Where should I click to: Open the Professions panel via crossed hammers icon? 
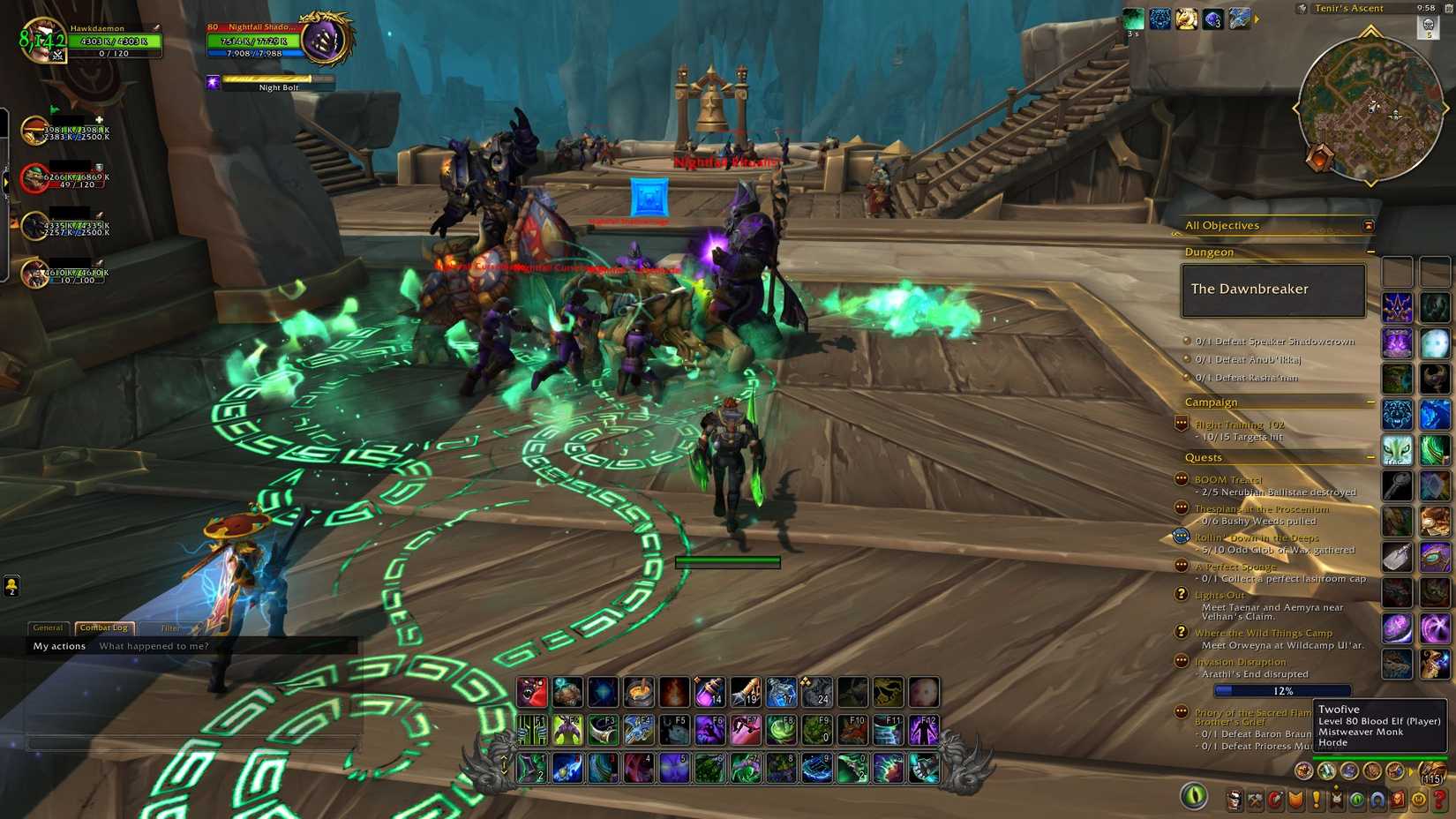click(x=1256, y=800)
